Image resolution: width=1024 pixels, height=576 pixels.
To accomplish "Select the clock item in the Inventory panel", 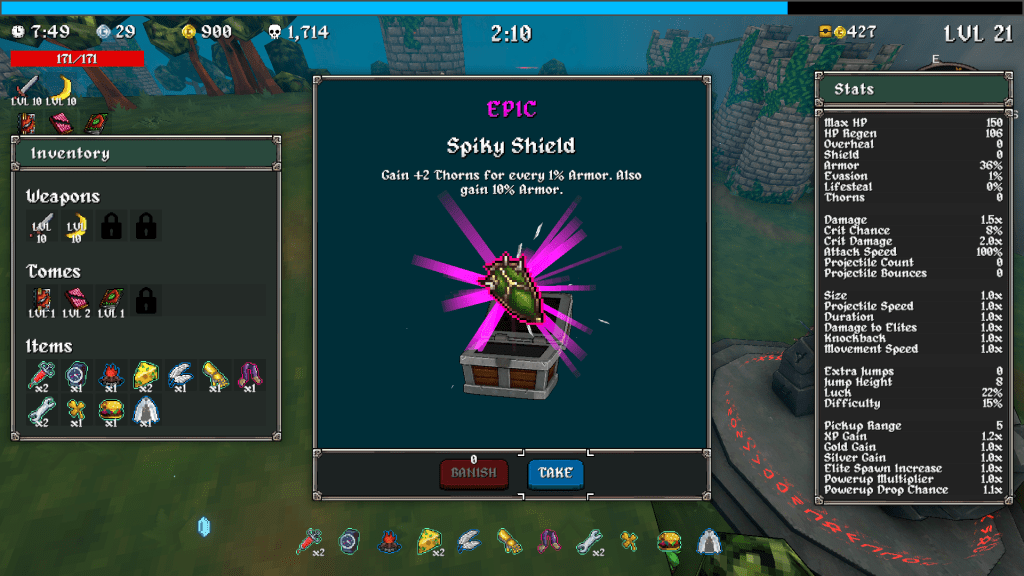I will 76,375.
